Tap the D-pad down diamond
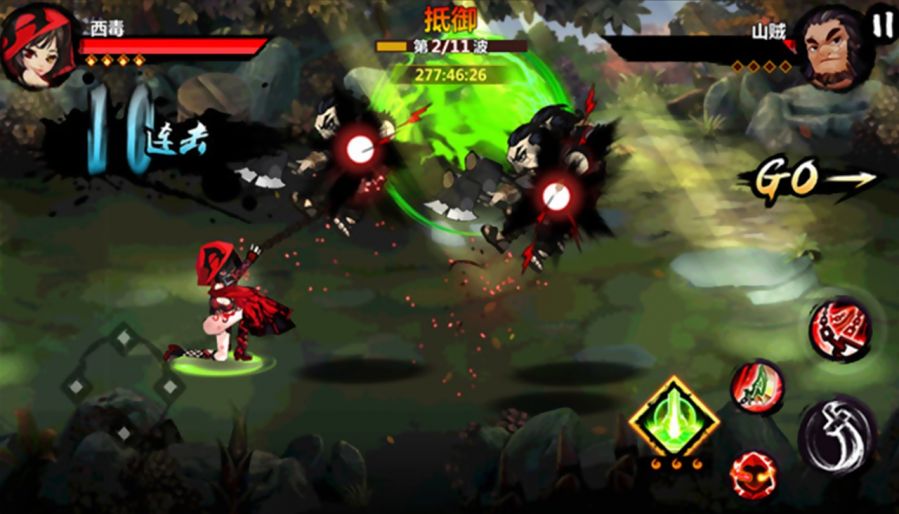This screenshot has width=899, height=514. (122, 432)
